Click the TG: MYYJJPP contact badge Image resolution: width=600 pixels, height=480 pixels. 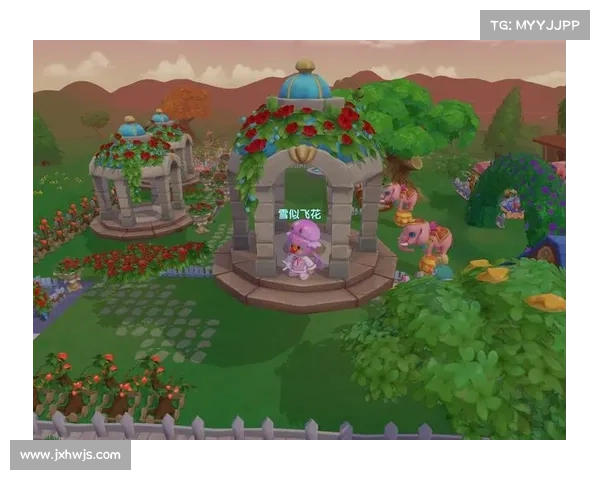[535, 24]
